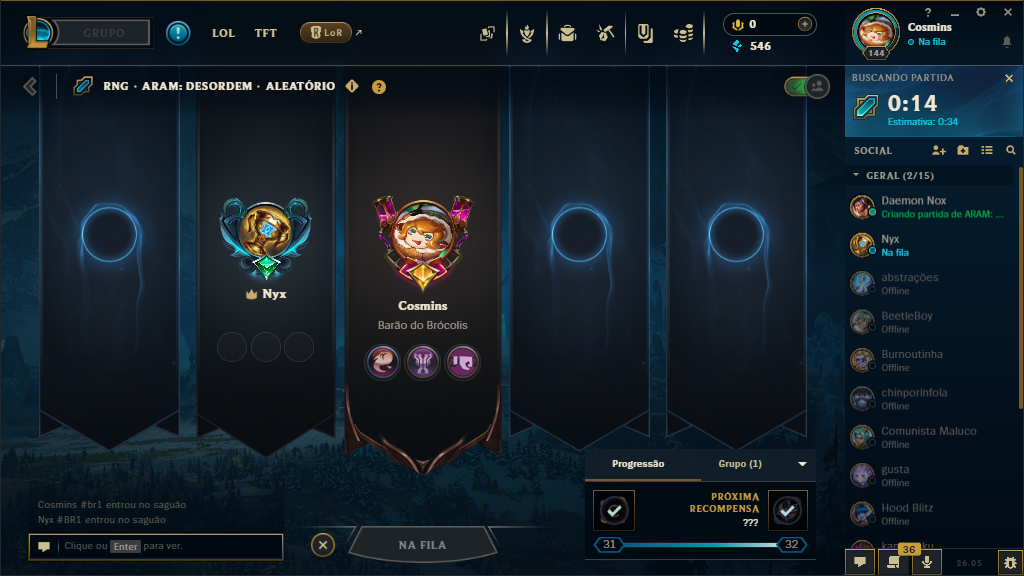
Task: Switch to the Grupo (1) tab
Action: pyautogui.click(x=741, y=464)
